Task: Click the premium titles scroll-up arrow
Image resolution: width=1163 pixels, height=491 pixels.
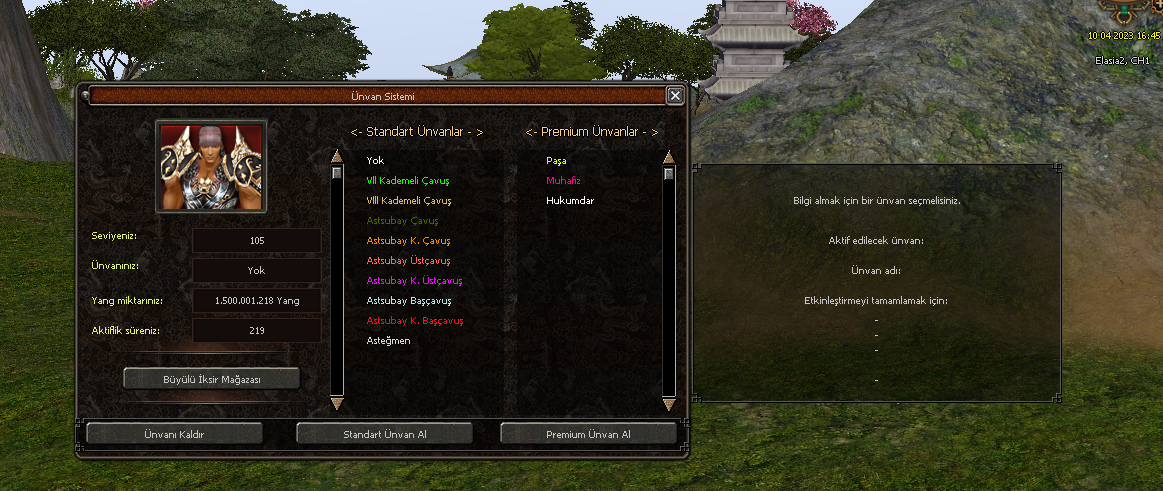Action: (669, 157)
